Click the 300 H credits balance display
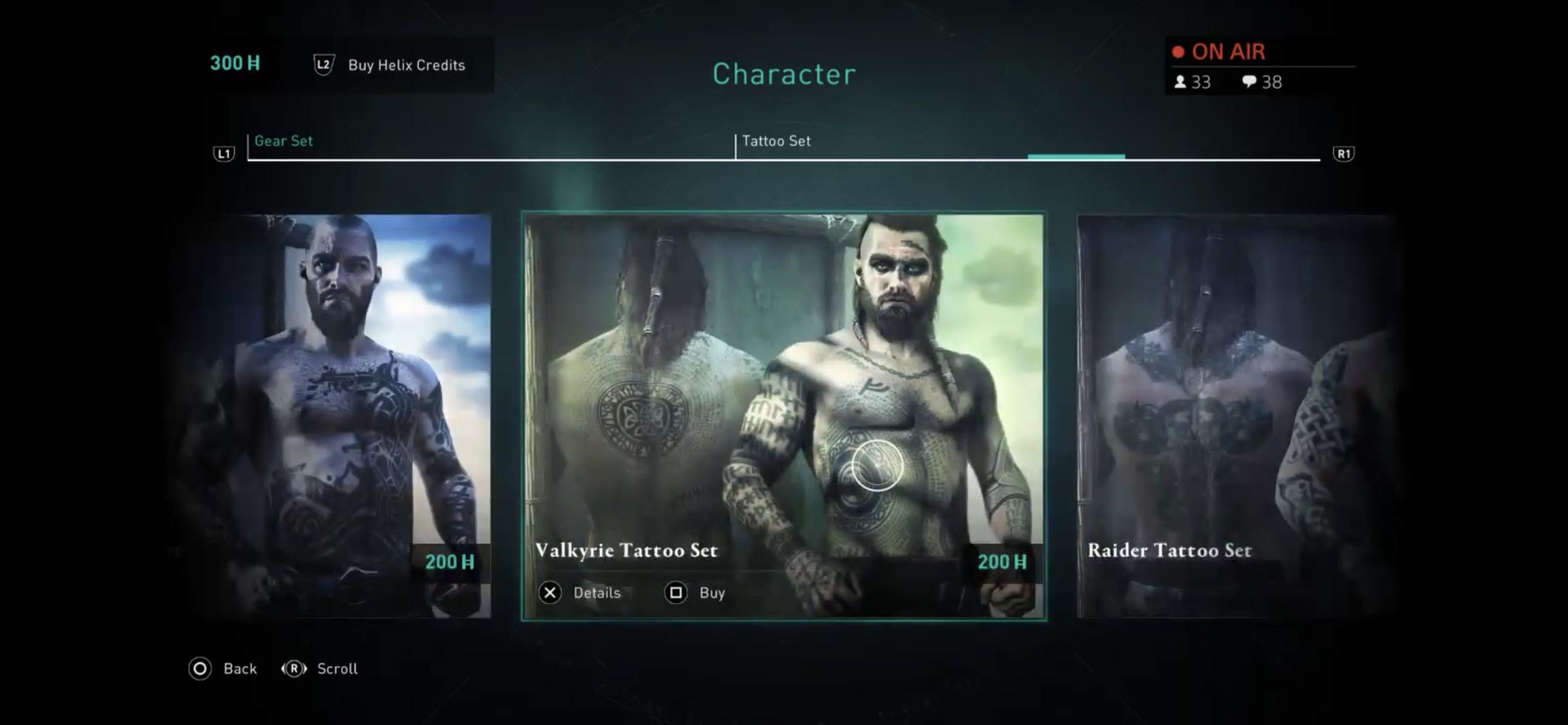Image resolution: width=1568 pixels, height=725 pixels. (234, 62)
